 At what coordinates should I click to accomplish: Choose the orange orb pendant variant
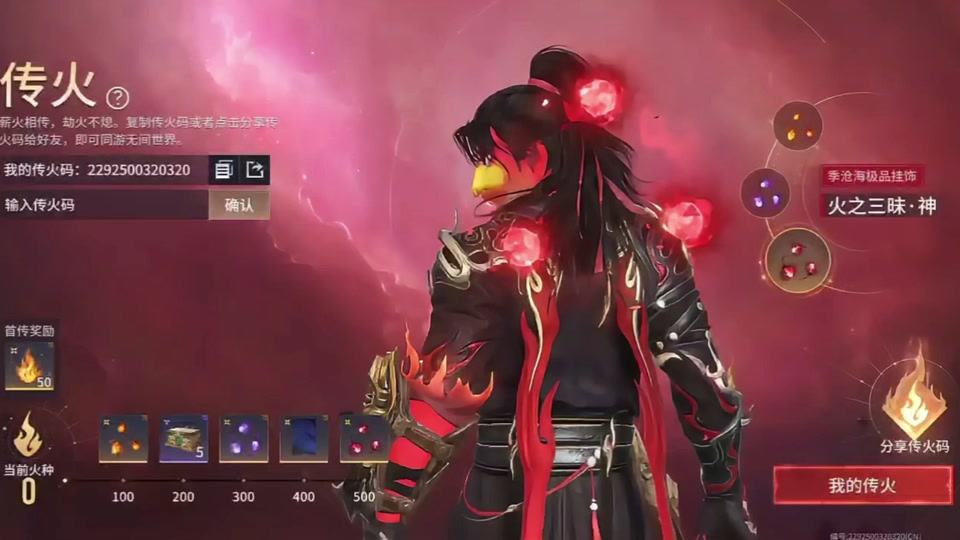point(798,126)
